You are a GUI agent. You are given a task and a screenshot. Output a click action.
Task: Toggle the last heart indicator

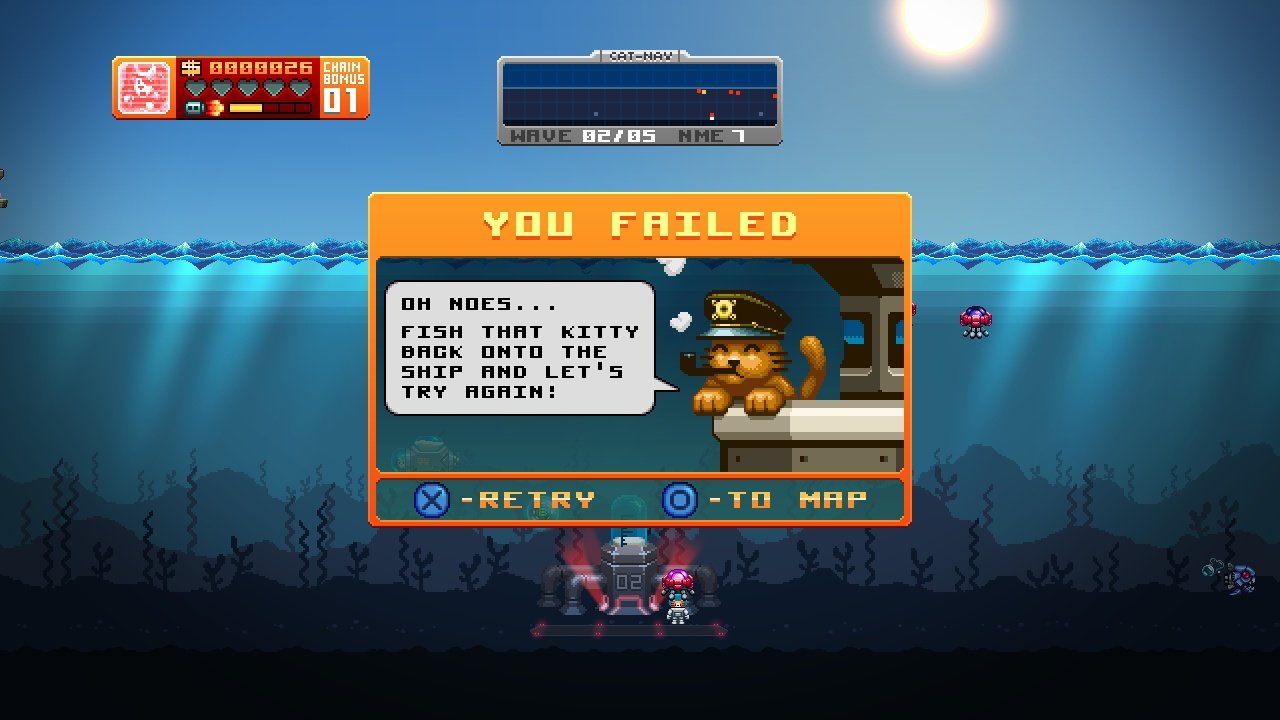click(x=297, y=87)
